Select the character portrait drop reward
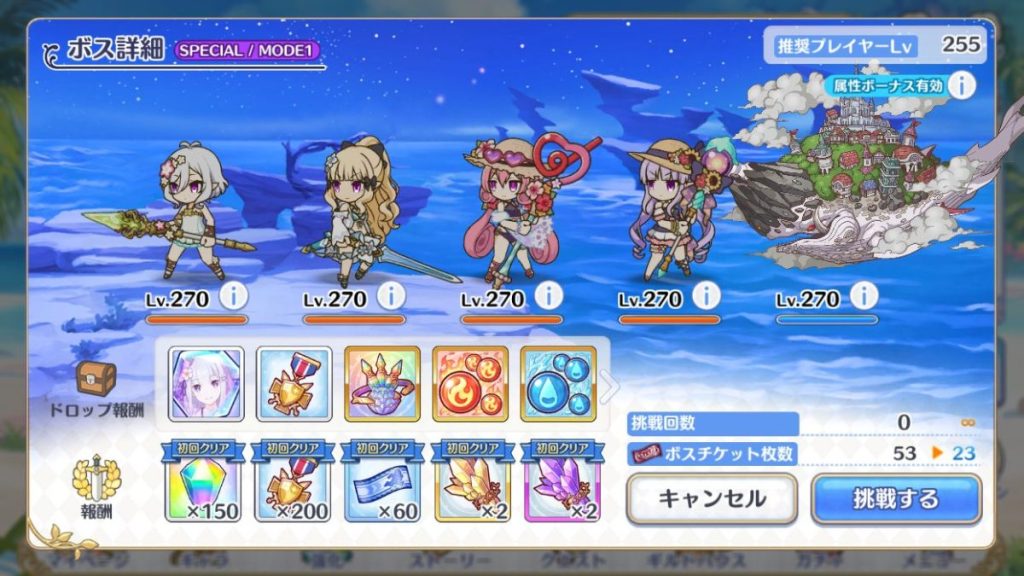 pyautogui.click(x=206, y=384)
